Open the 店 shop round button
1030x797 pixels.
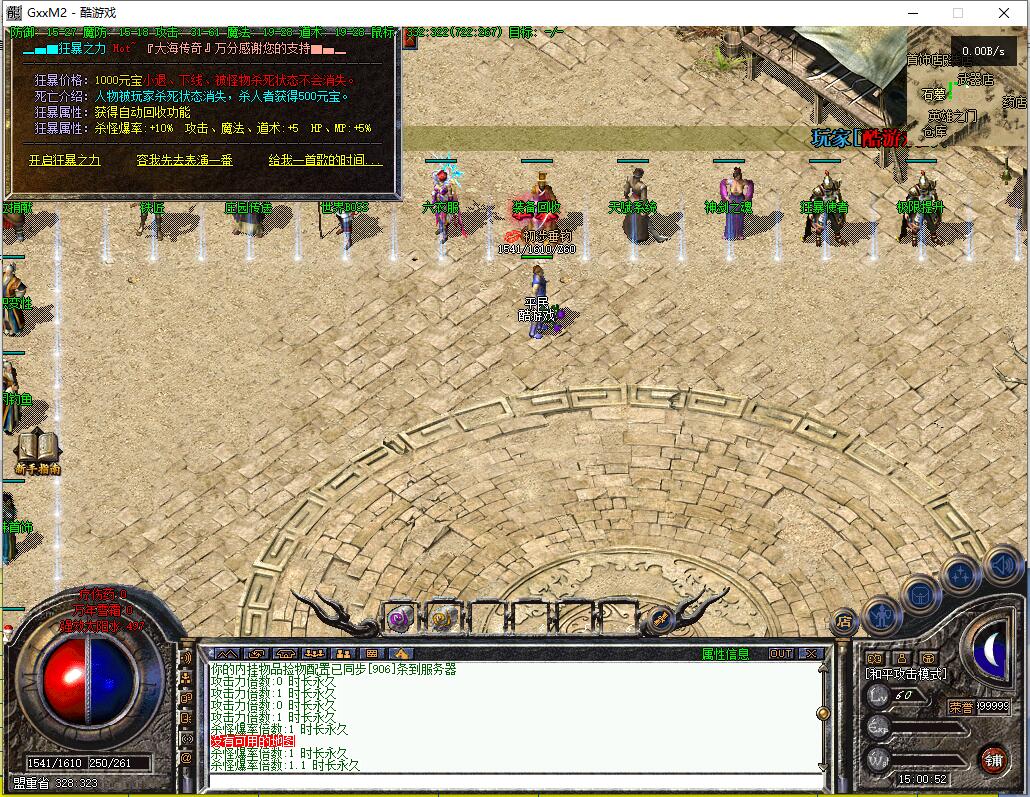pos(845,621)
